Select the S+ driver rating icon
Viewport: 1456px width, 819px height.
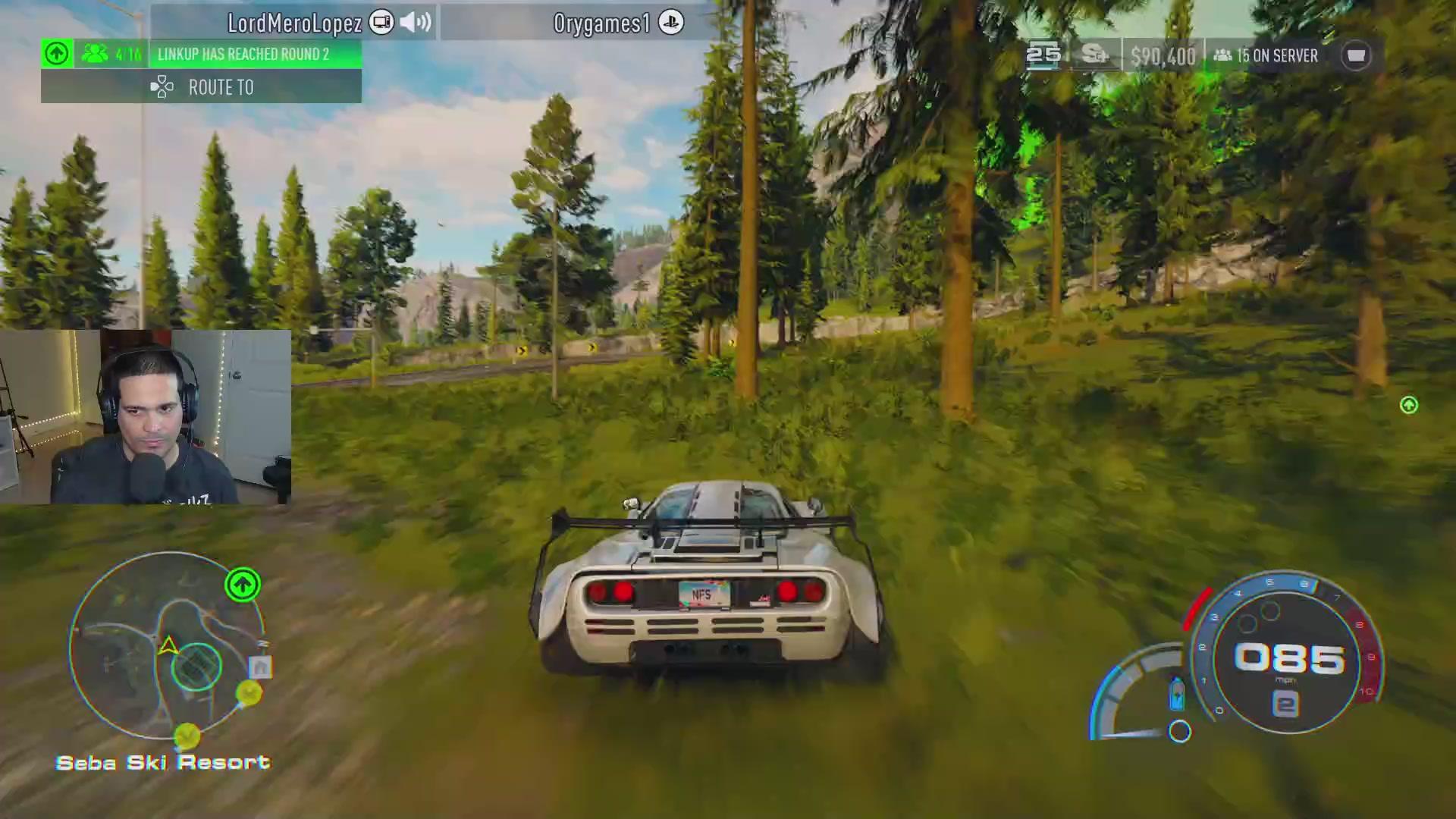1094,55
